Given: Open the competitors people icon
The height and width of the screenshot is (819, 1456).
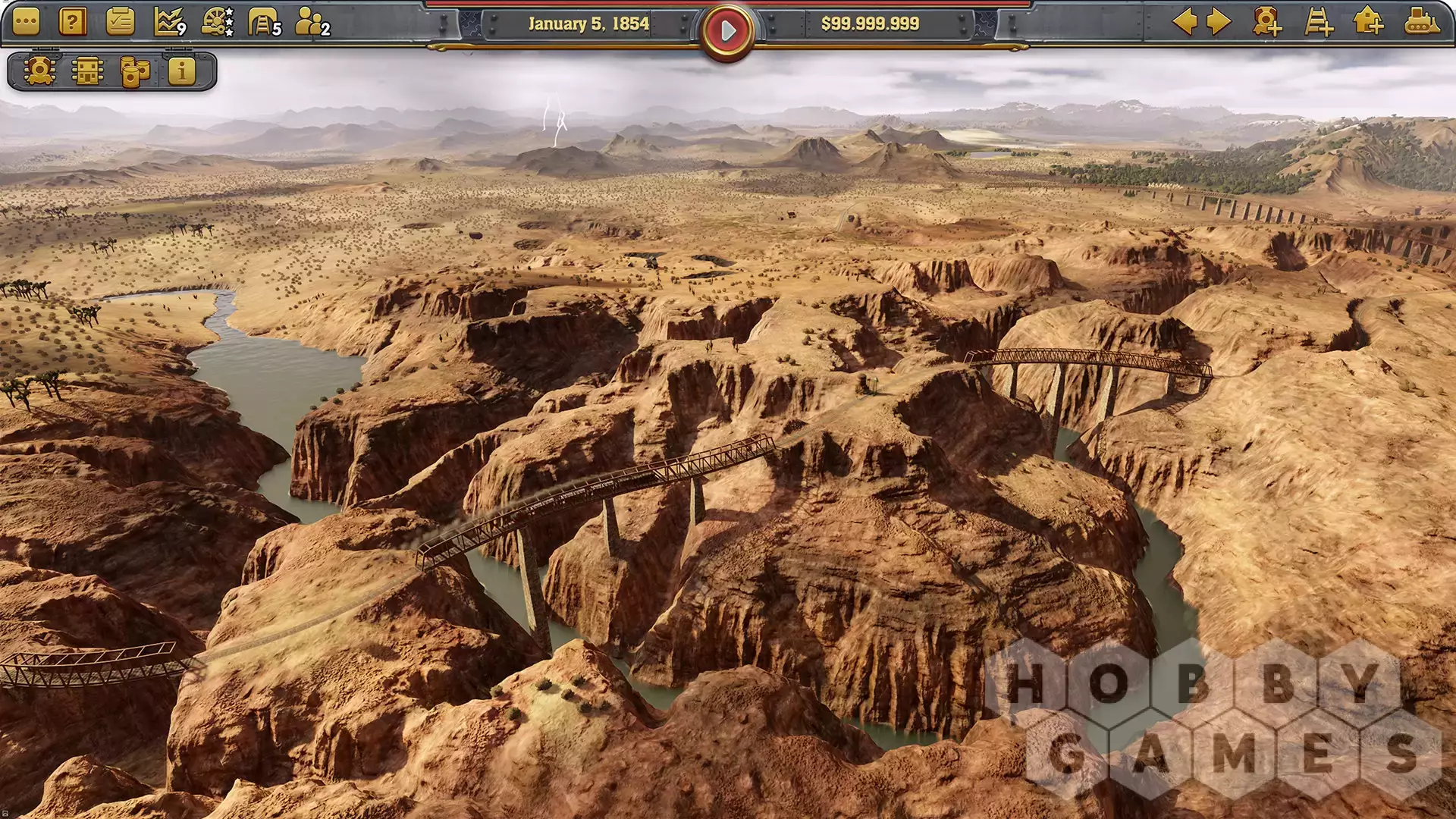Looking at the screenshot, I should click(x=312, y=23).
